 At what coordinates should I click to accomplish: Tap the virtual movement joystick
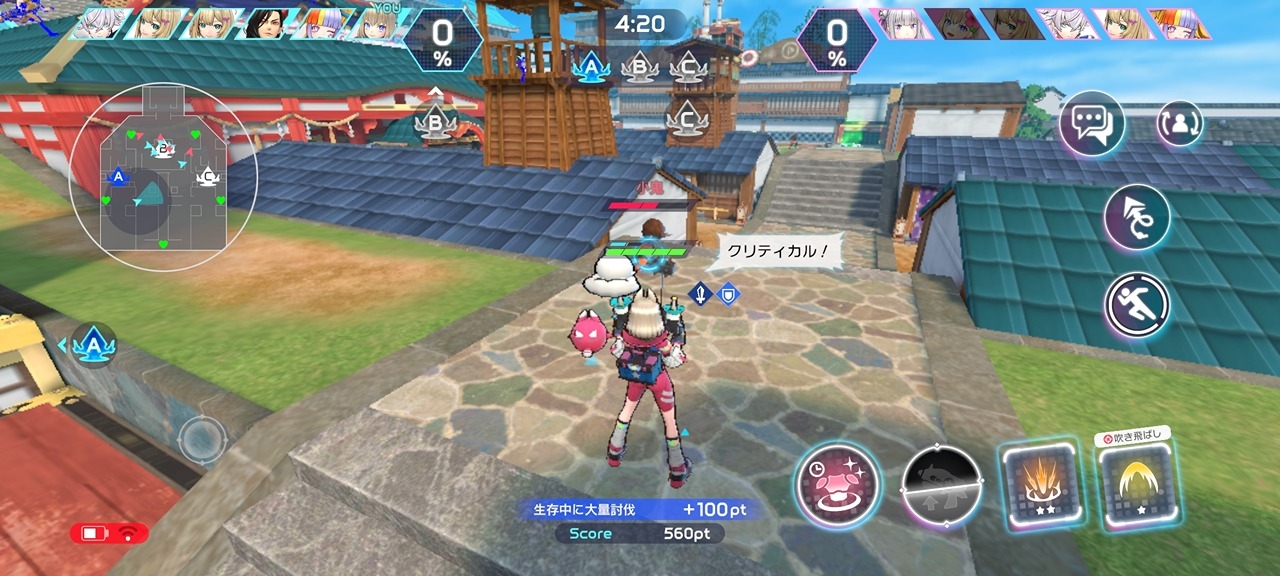(x=202, y=439)
